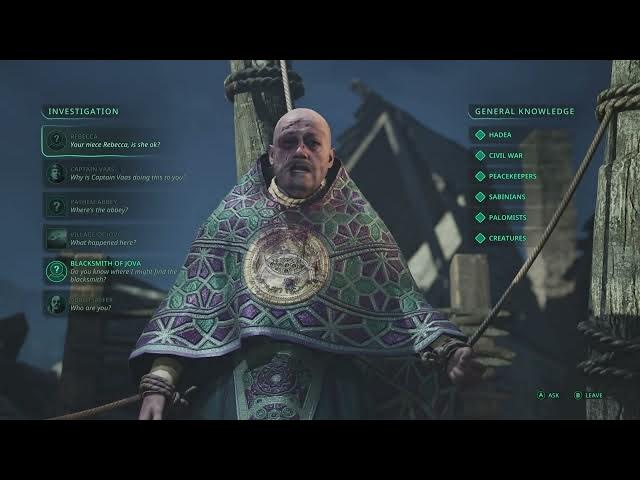
Task: Choose the Sabinians knowledge entry
Action: (x=509, y=197)
